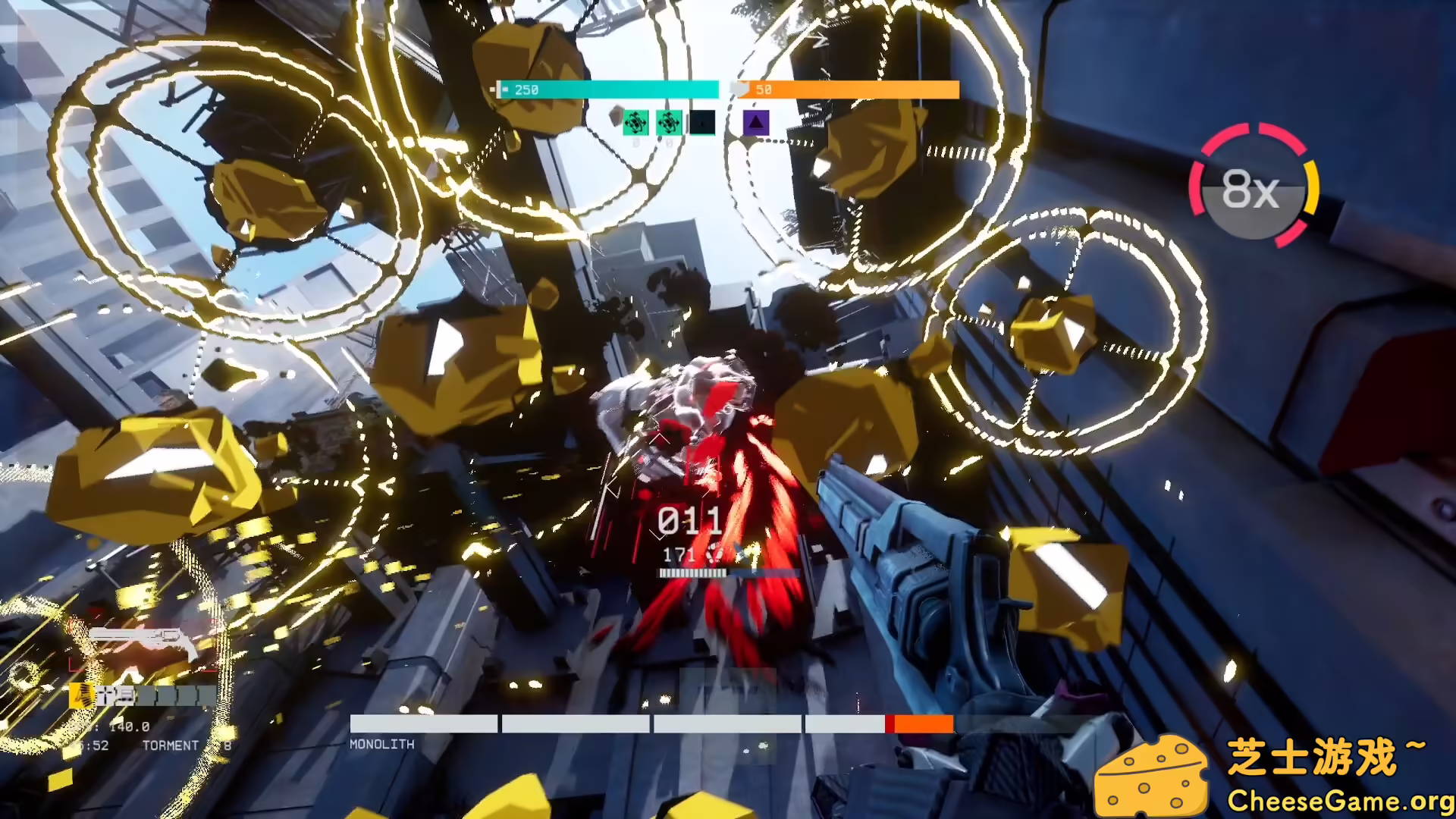1456x819 pixels.
Task: Click the enemy damage counter showing 011
Action: (x=692, y=520)
